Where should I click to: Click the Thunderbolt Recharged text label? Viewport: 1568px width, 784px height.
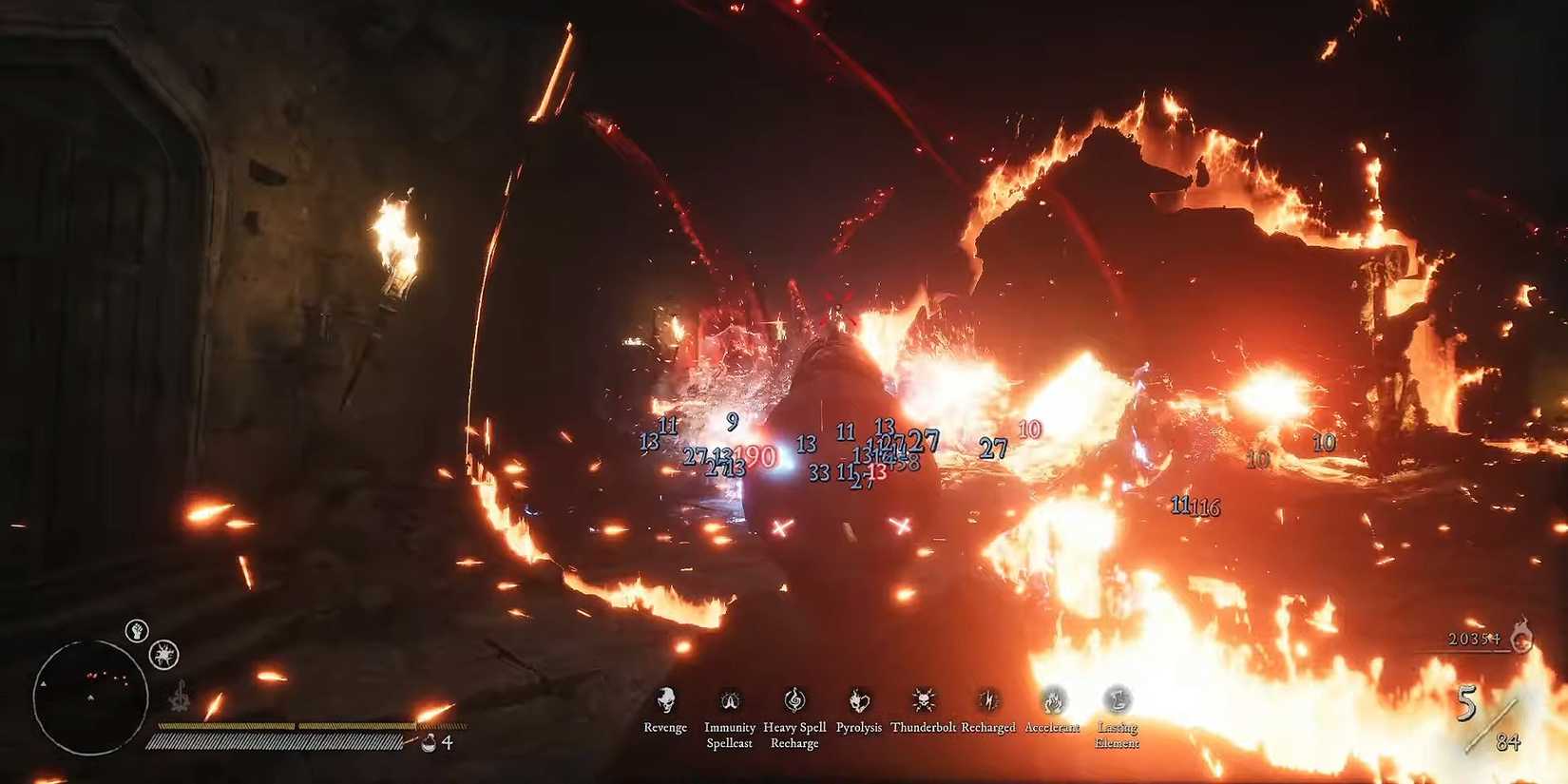click(x=953, y=727)
